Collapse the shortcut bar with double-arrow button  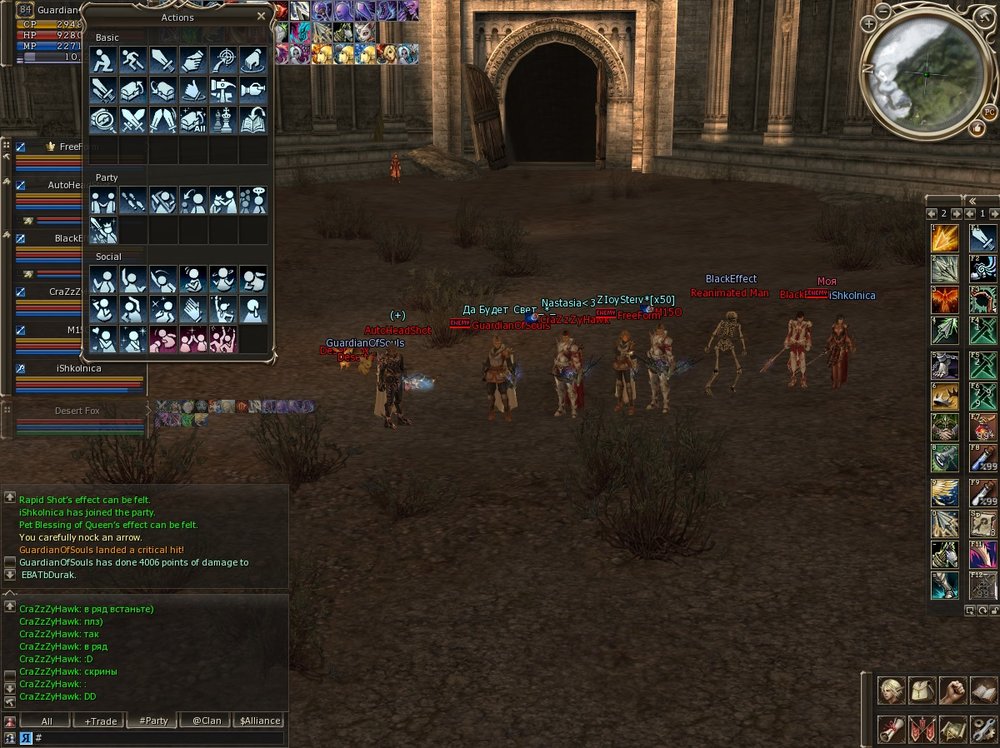[967, 200]
